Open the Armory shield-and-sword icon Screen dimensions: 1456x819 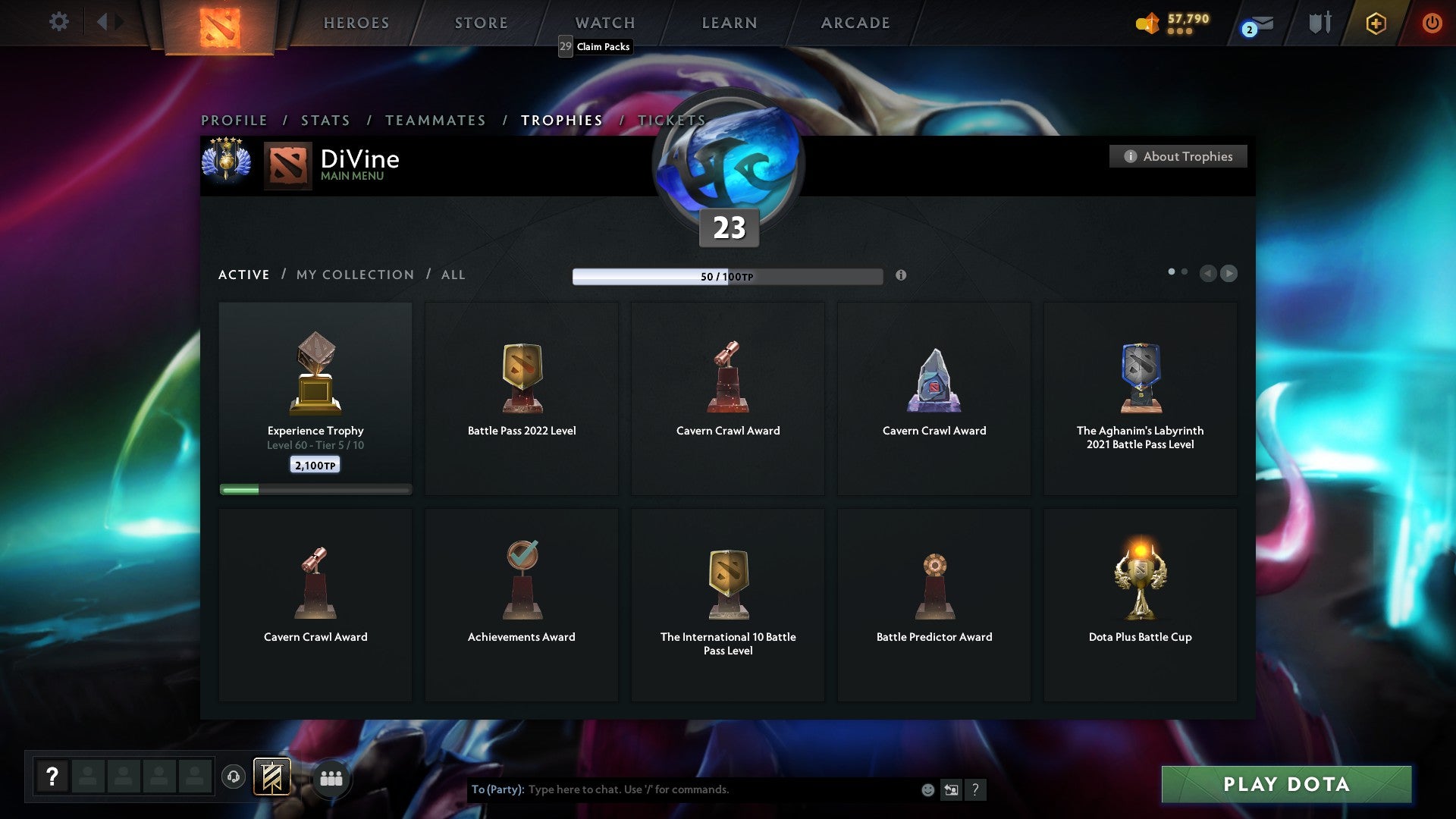coord(1319,23)
